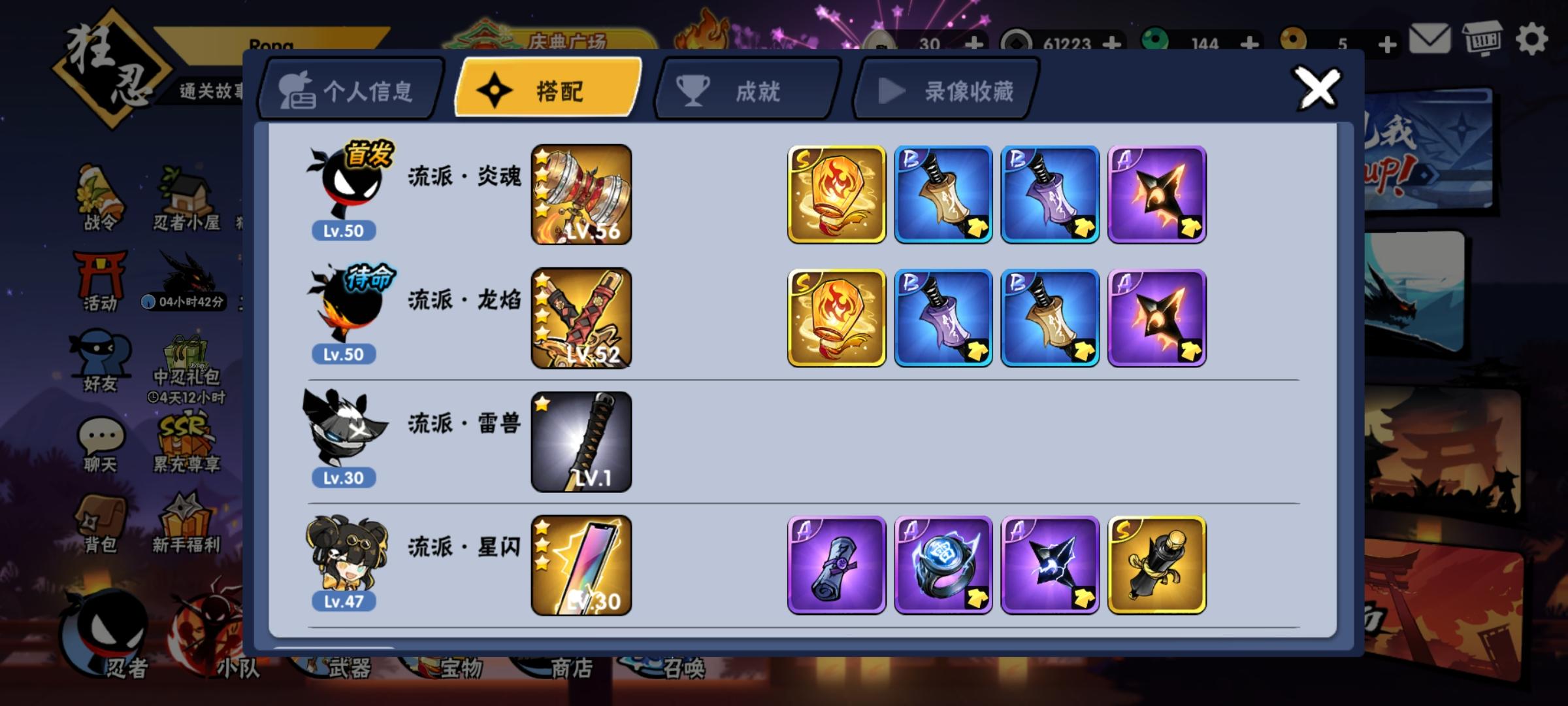Select the LV.56 hammer weapon thumbnail

[580, 193]
